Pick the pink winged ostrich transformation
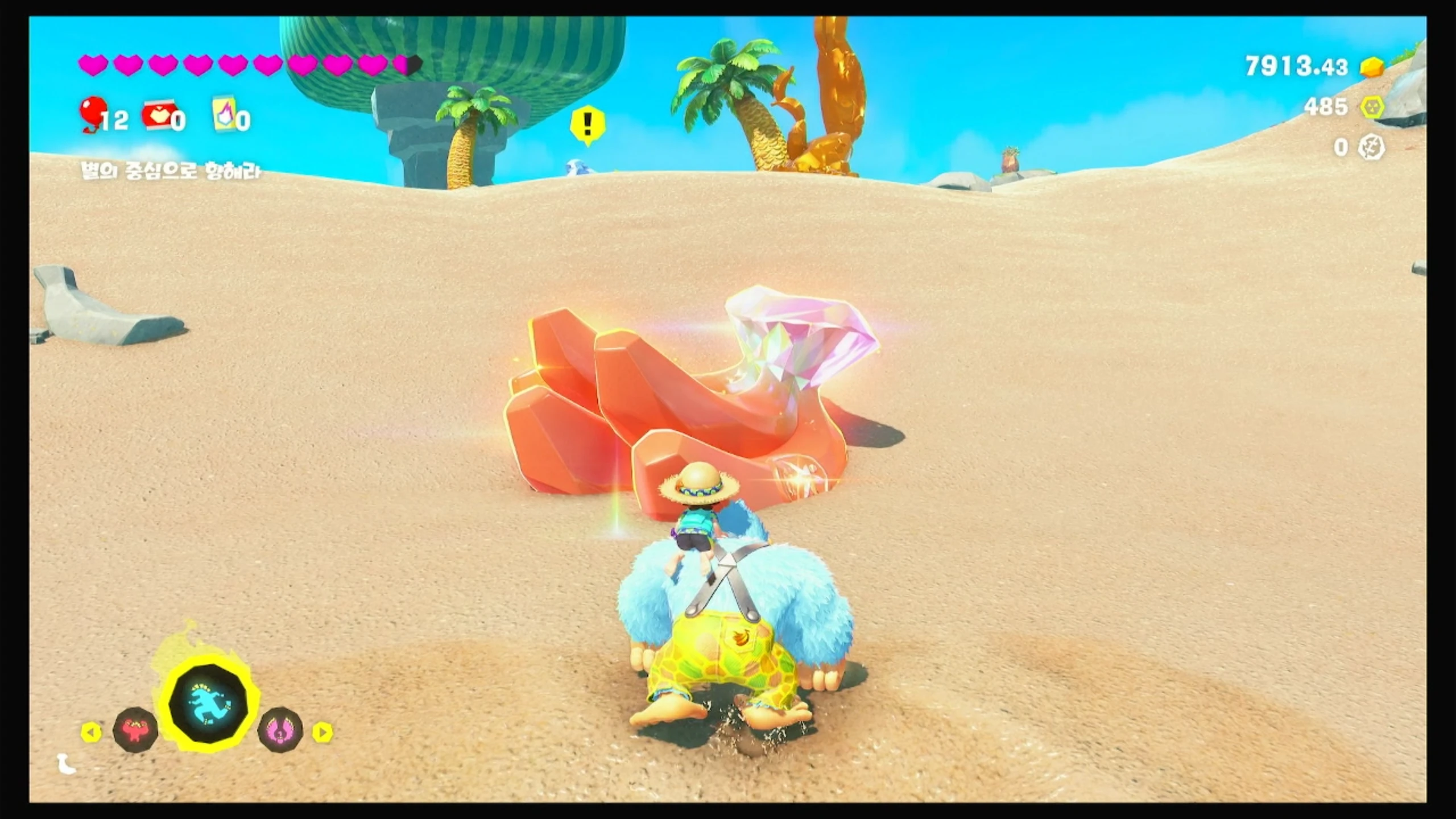 click(x=280, y=730)
